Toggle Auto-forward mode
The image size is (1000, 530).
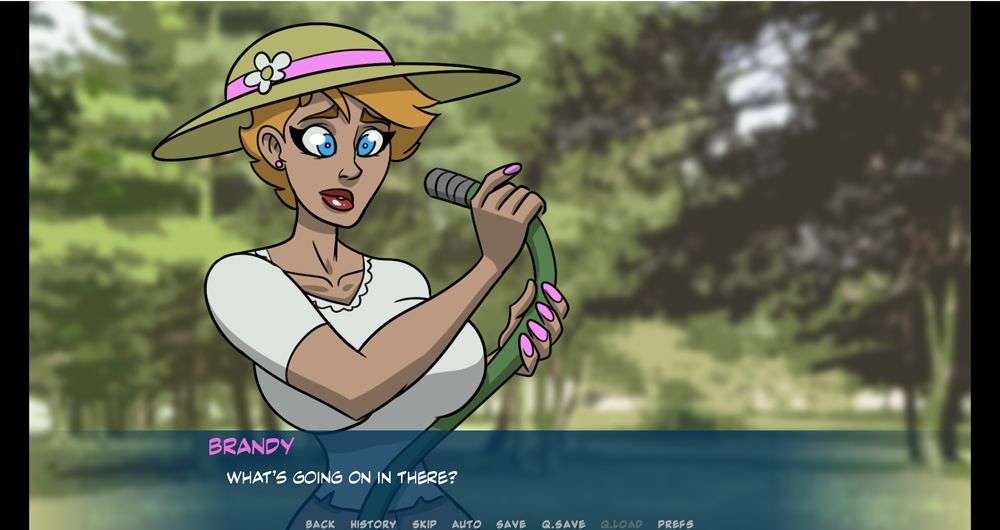point(466,524)
